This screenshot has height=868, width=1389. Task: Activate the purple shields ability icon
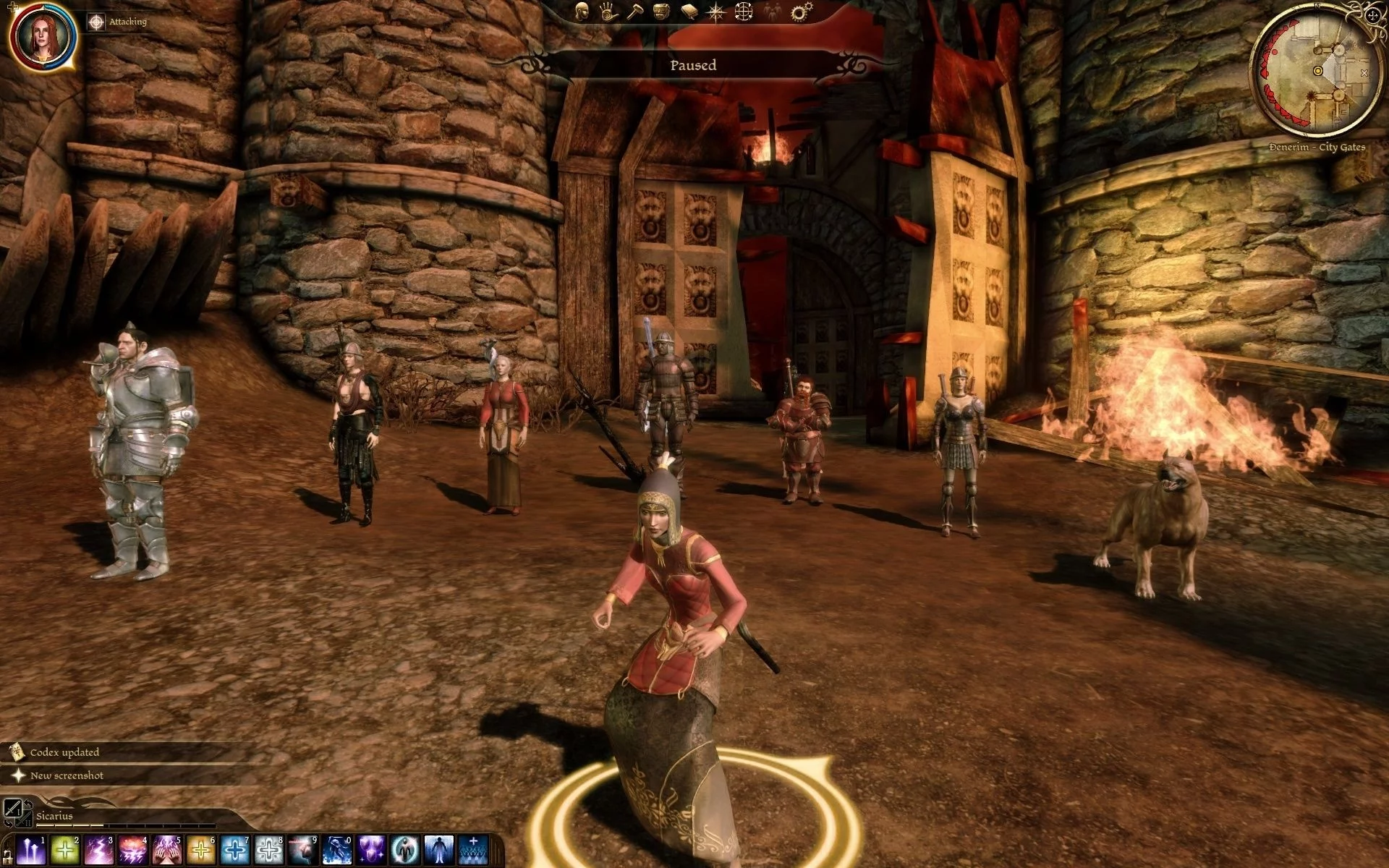pyautogui.click(x=371, y=851)
